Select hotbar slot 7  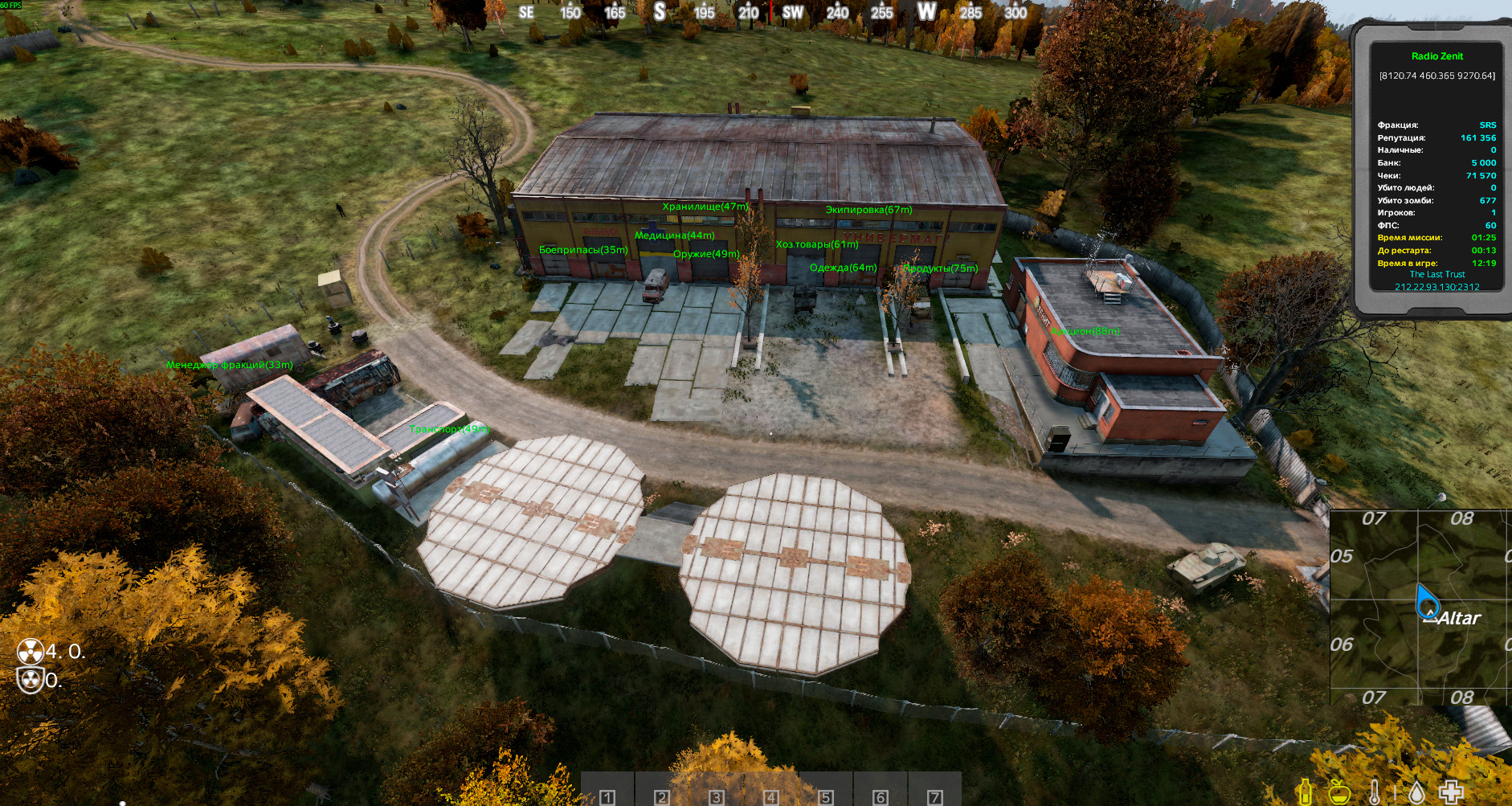[x=934, y=797]
